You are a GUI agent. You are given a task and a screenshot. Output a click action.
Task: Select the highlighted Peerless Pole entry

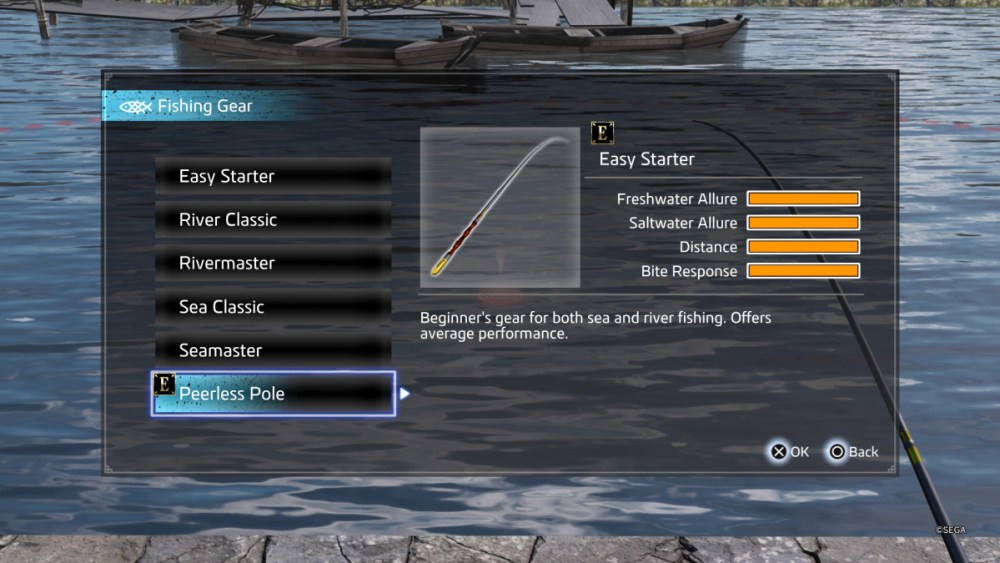click(273, 394)
